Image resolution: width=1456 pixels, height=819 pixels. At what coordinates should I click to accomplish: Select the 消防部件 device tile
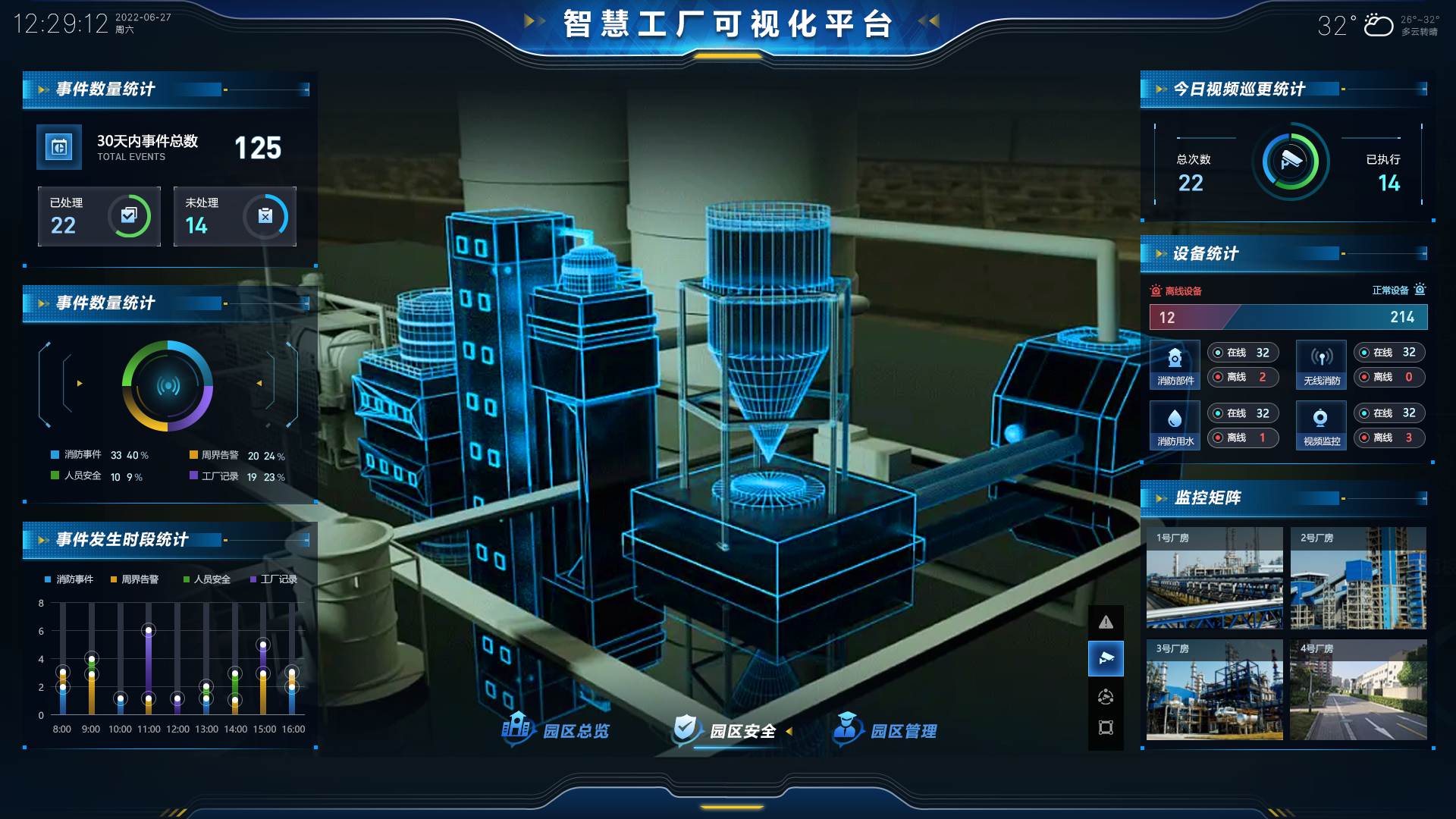click(1175, 365)
